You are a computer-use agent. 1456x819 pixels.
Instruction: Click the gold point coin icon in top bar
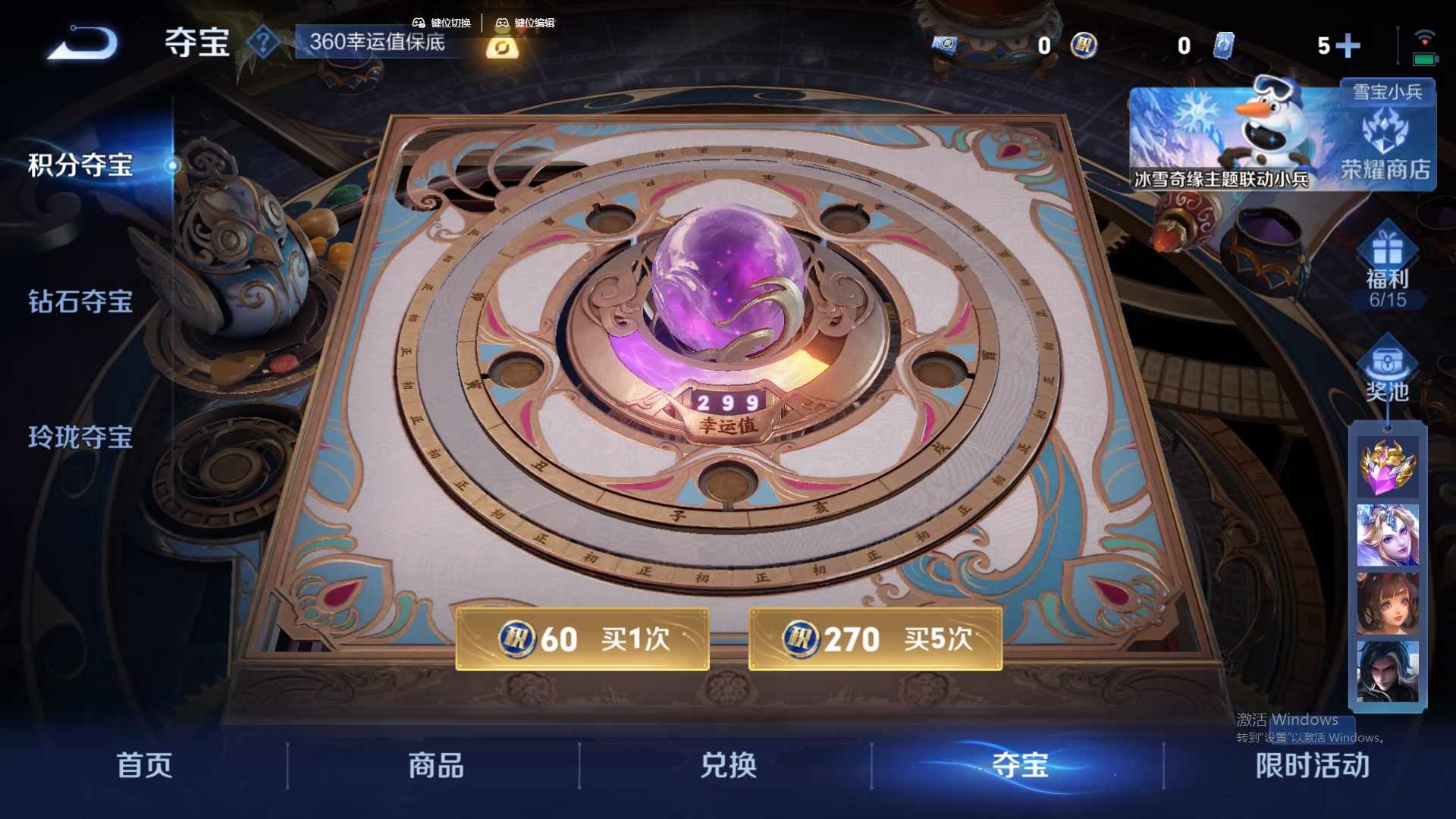(1084, 46)
